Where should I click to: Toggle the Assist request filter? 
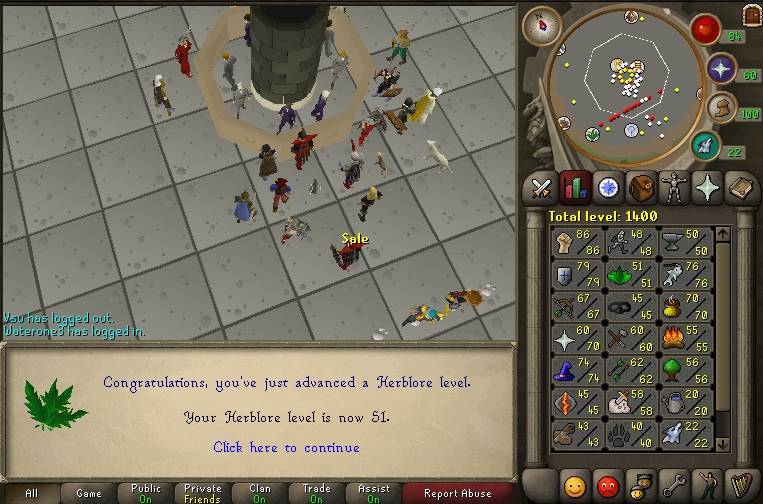tap(373, 493)
